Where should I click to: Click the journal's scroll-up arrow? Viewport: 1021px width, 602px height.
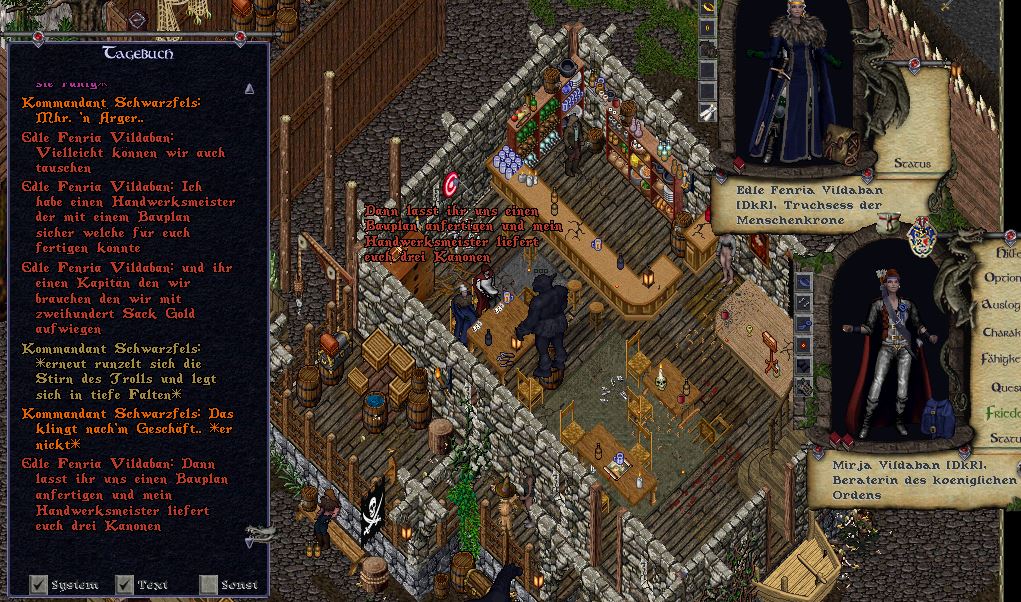249,88
